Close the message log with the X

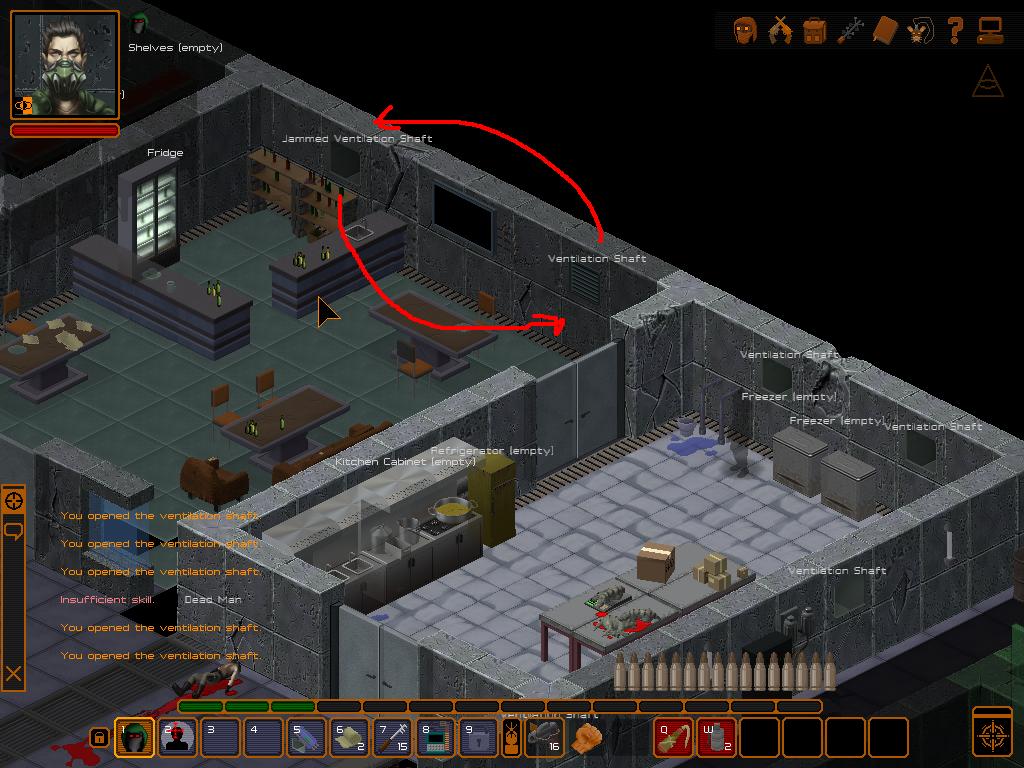tap(14, 674)
